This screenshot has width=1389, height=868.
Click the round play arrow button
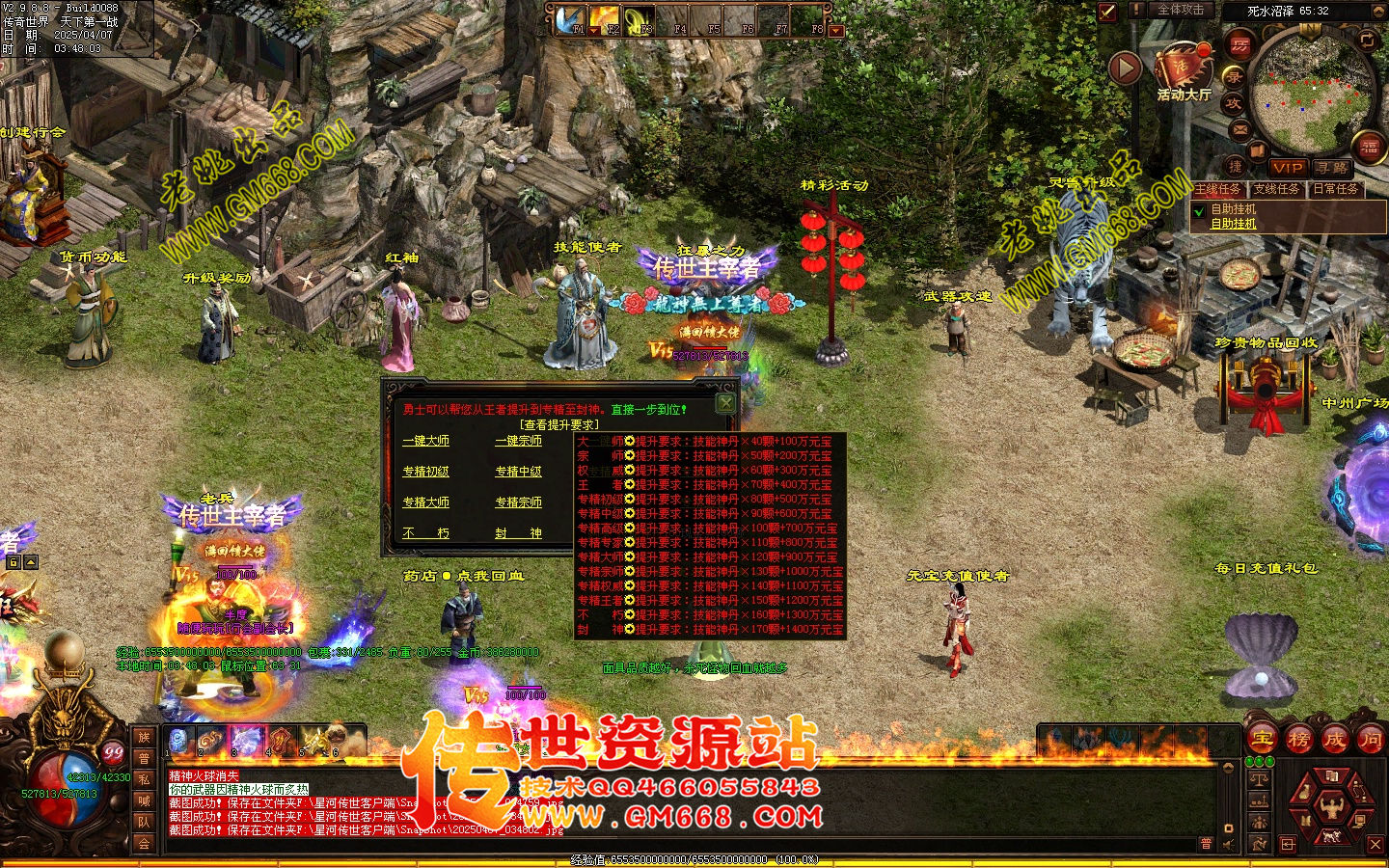point(1125,68)
